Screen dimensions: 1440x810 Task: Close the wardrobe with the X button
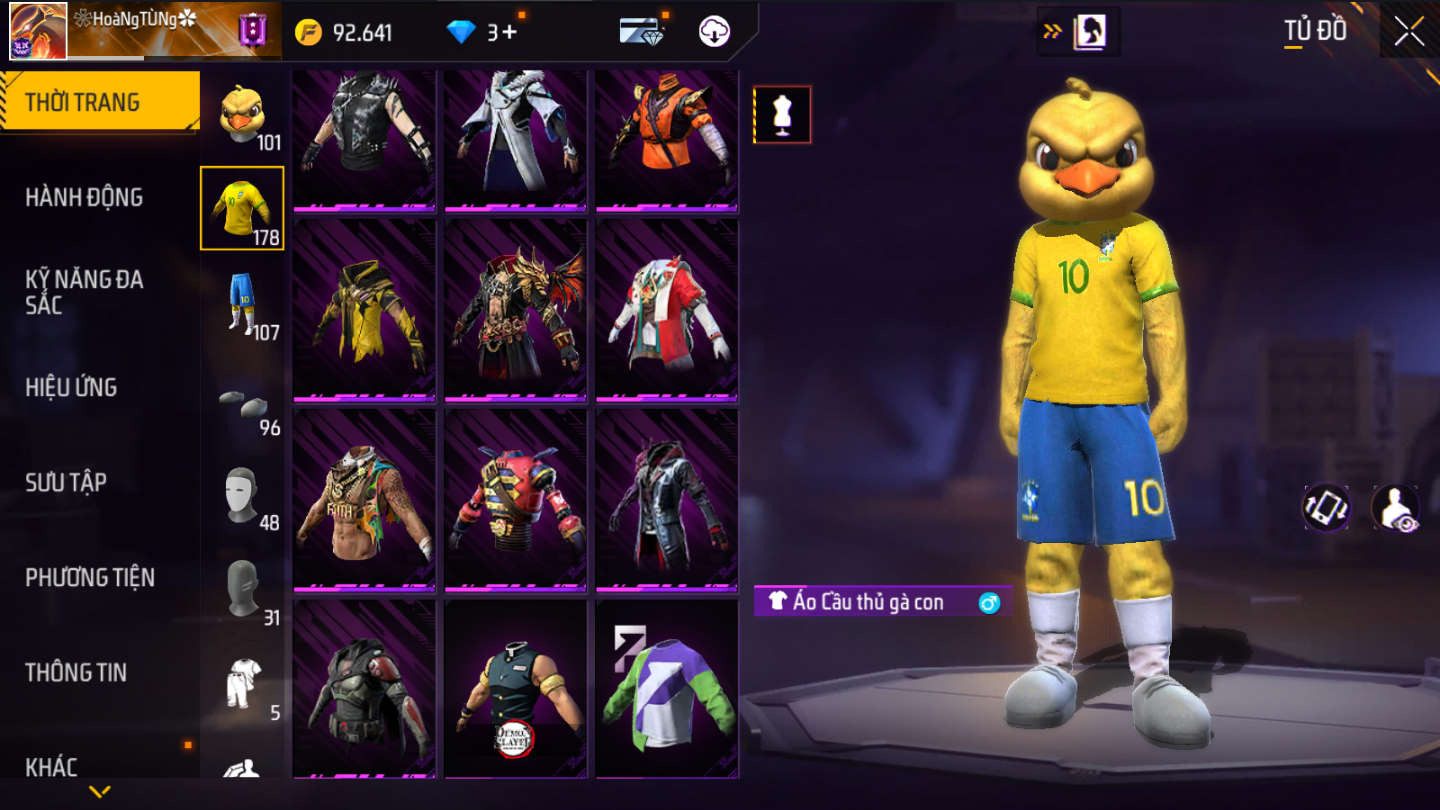[1409, 31]
